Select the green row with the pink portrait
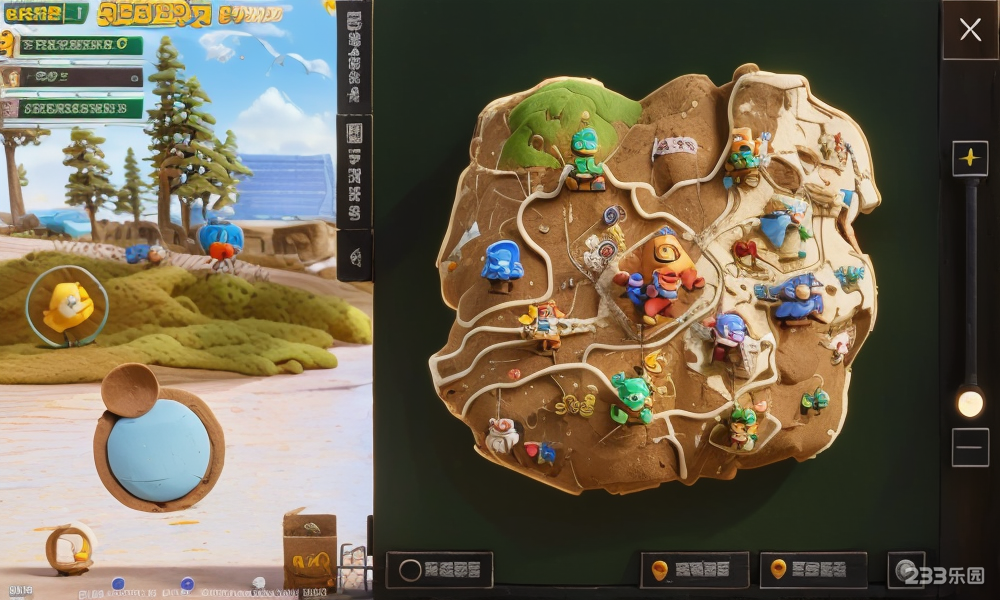The height and width of the screenshot is (600, 1000). tap(75, 108)
